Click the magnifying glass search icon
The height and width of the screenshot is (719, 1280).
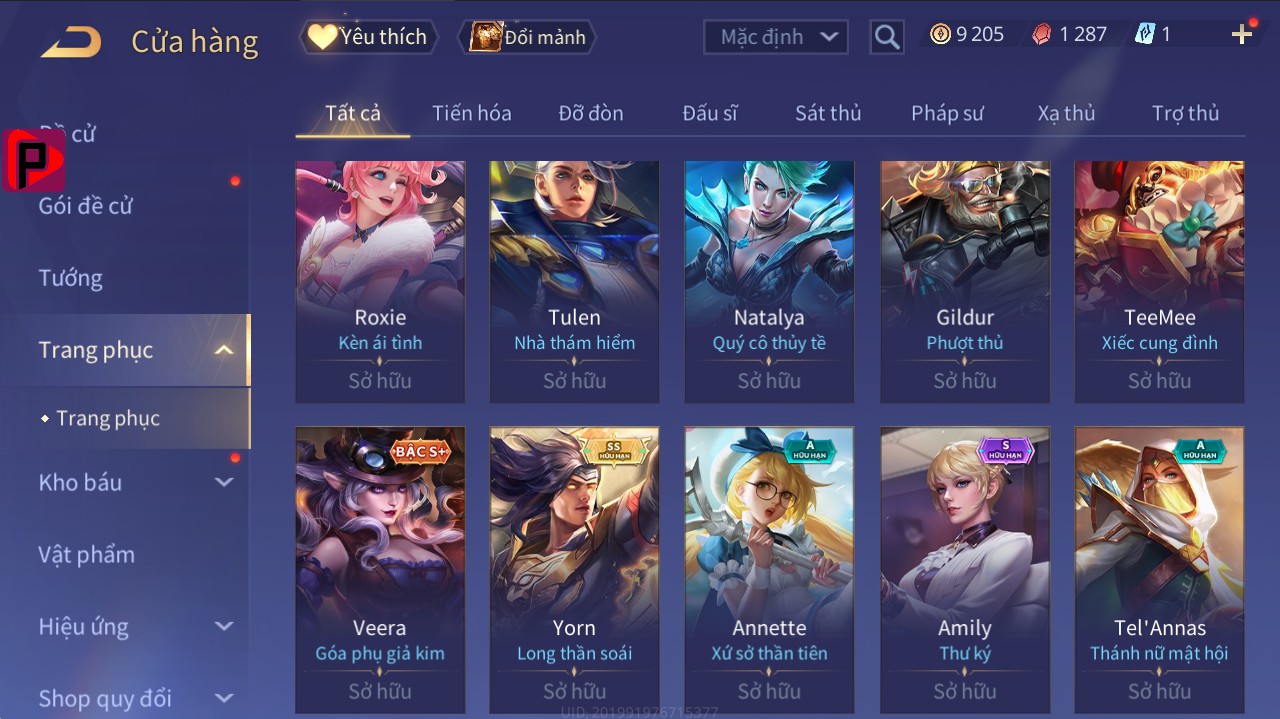point(887,38)
